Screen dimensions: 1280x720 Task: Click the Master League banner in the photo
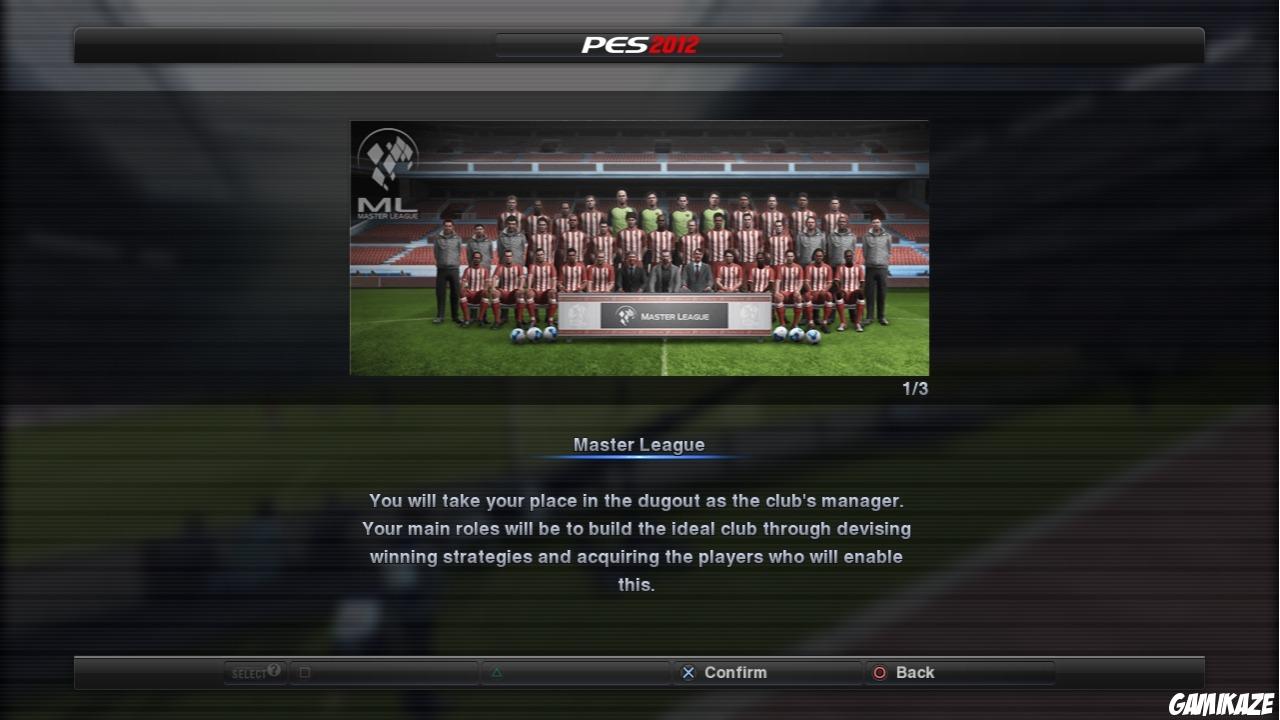pyautogui.click(x=663, y=314)
